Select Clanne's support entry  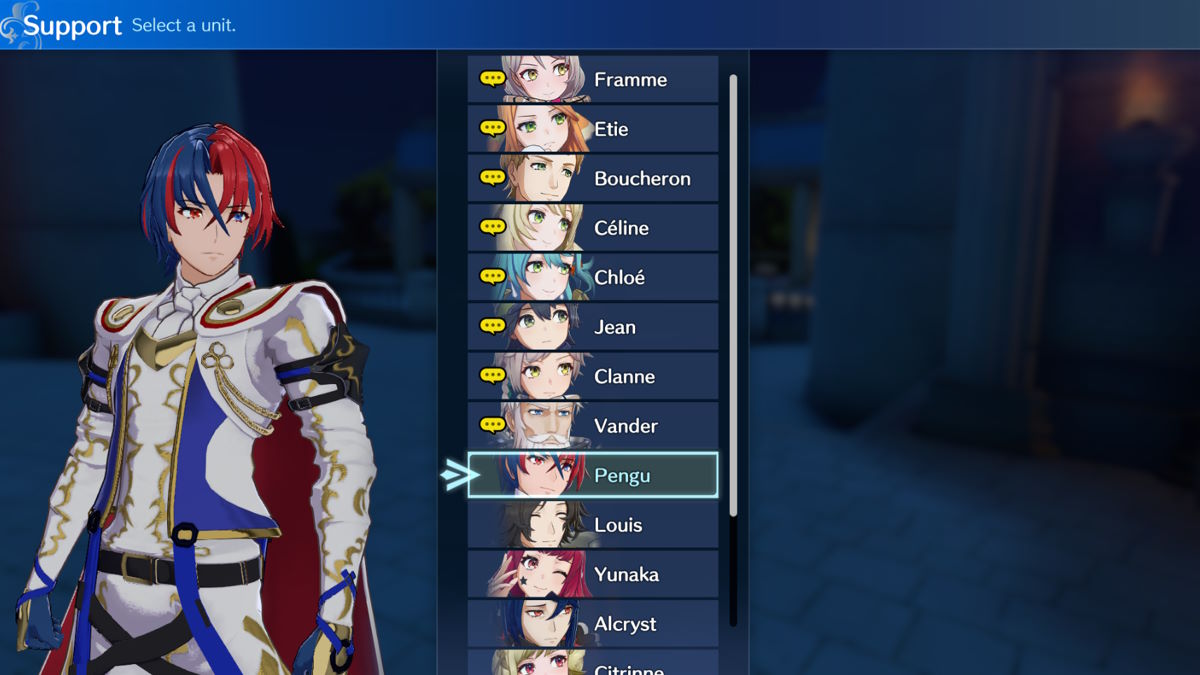pyautogui.click(x=593, y=376)
